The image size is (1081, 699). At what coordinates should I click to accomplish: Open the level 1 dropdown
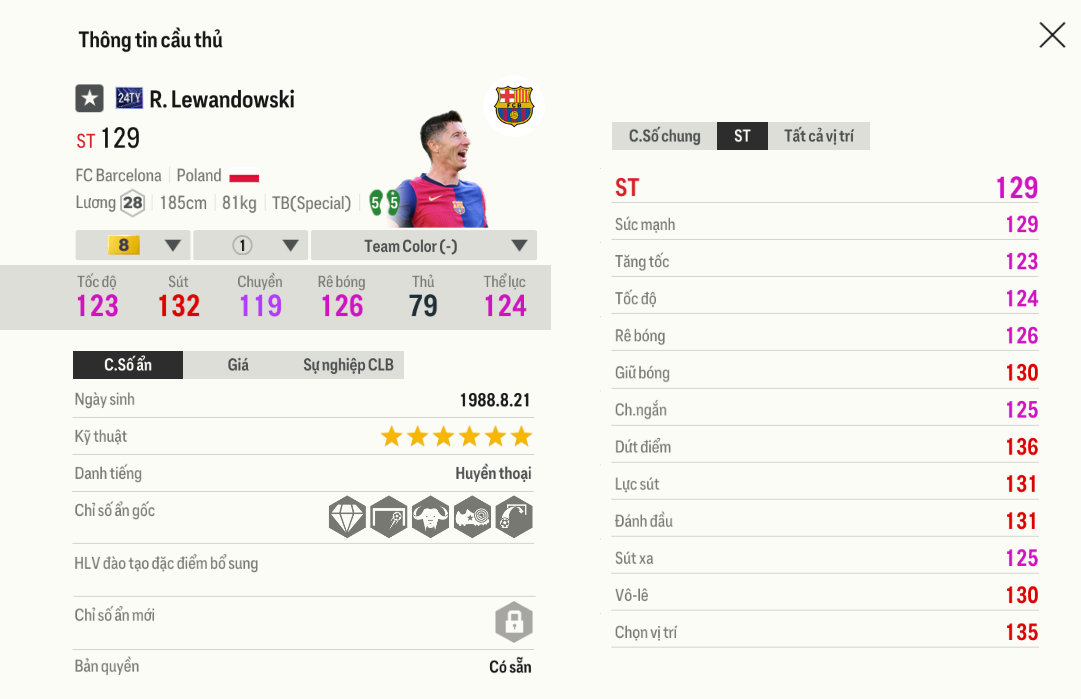251,246
